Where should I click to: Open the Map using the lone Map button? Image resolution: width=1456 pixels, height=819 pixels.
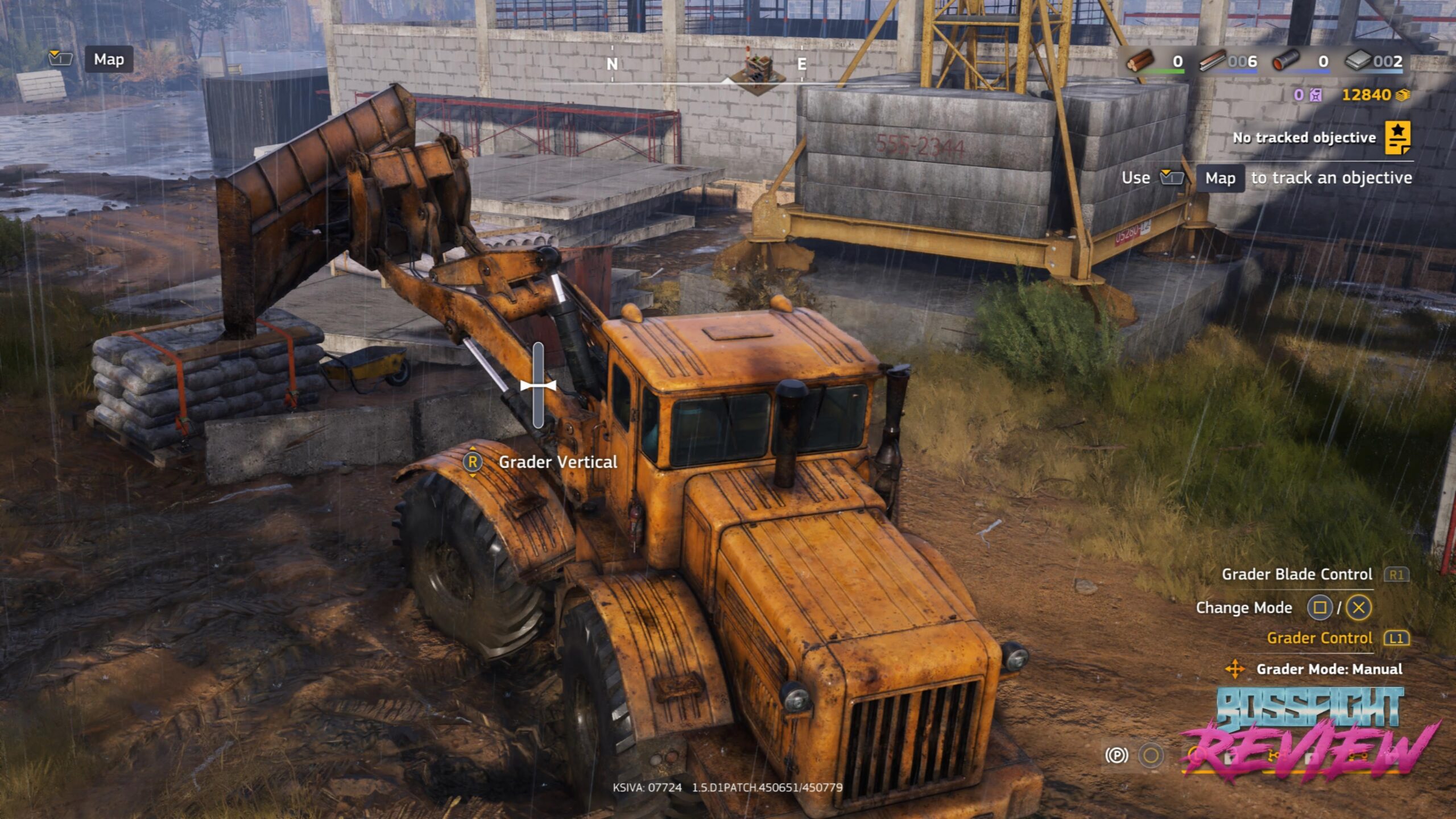point(109,59)
